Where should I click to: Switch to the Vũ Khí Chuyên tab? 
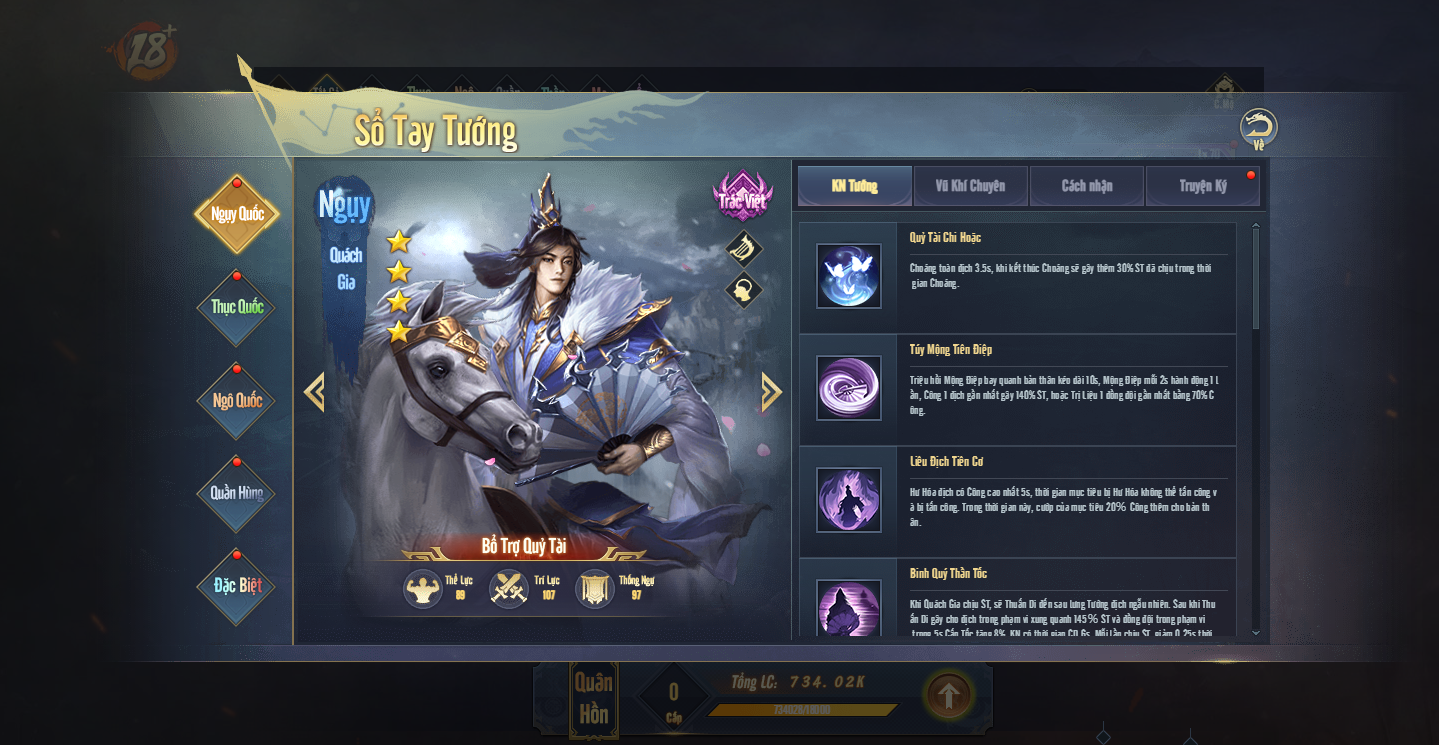pos(970,186)
